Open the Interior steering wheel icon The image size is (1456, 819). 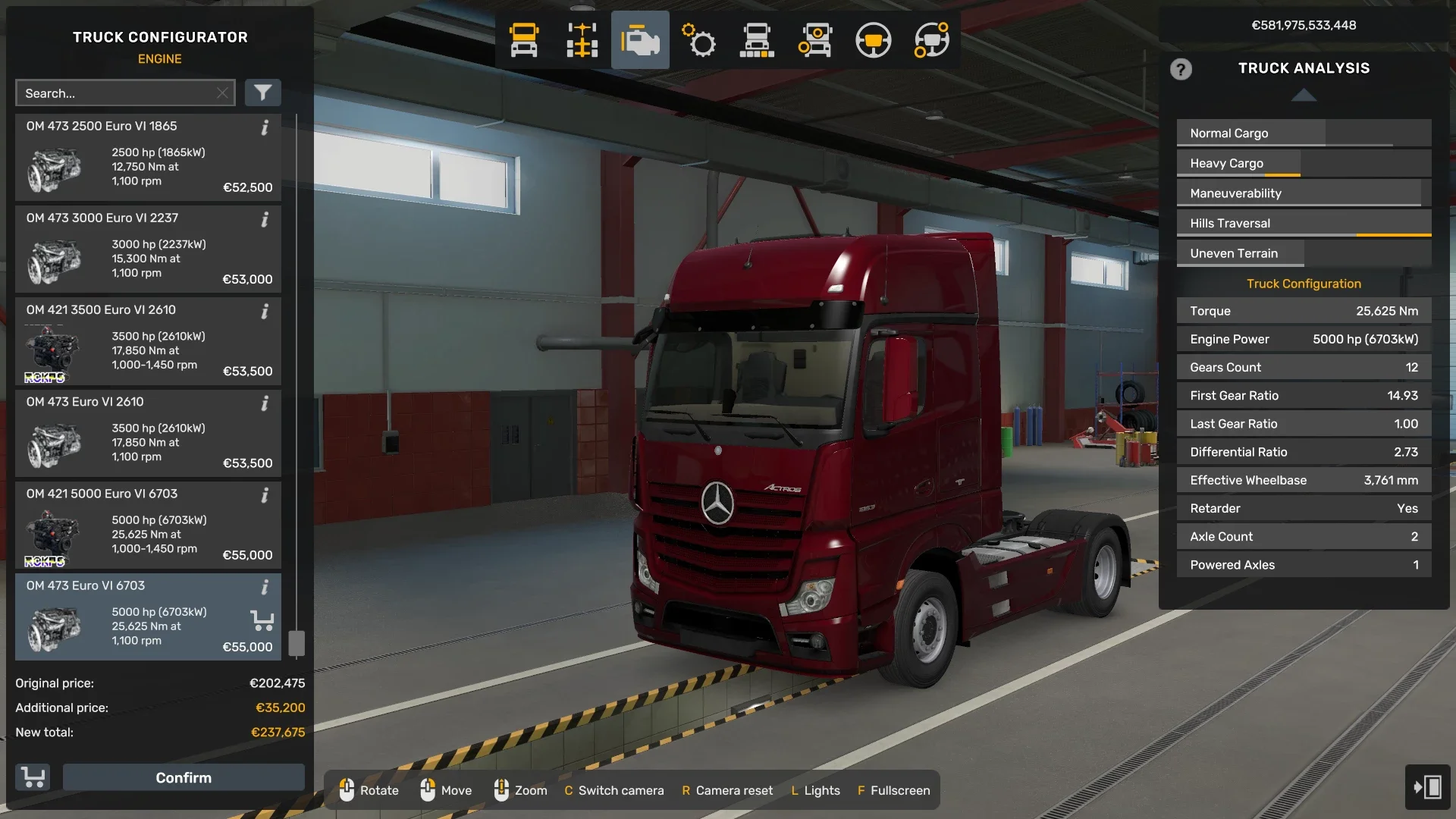click(x=874, y=40)
